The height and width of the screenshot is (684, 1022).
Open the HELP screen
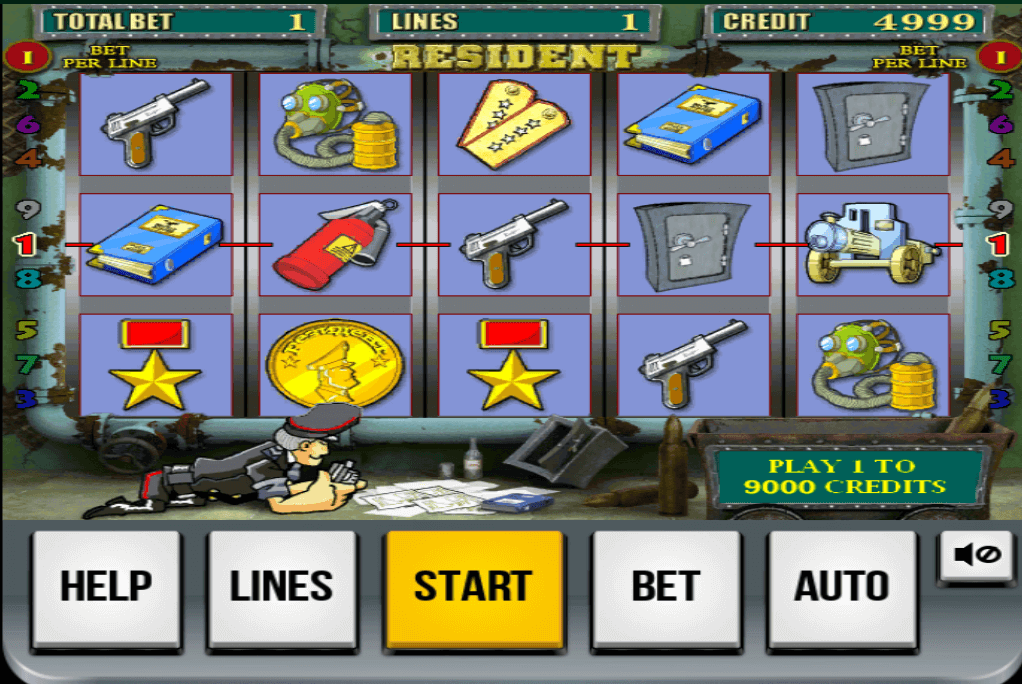tap(107, 587)
